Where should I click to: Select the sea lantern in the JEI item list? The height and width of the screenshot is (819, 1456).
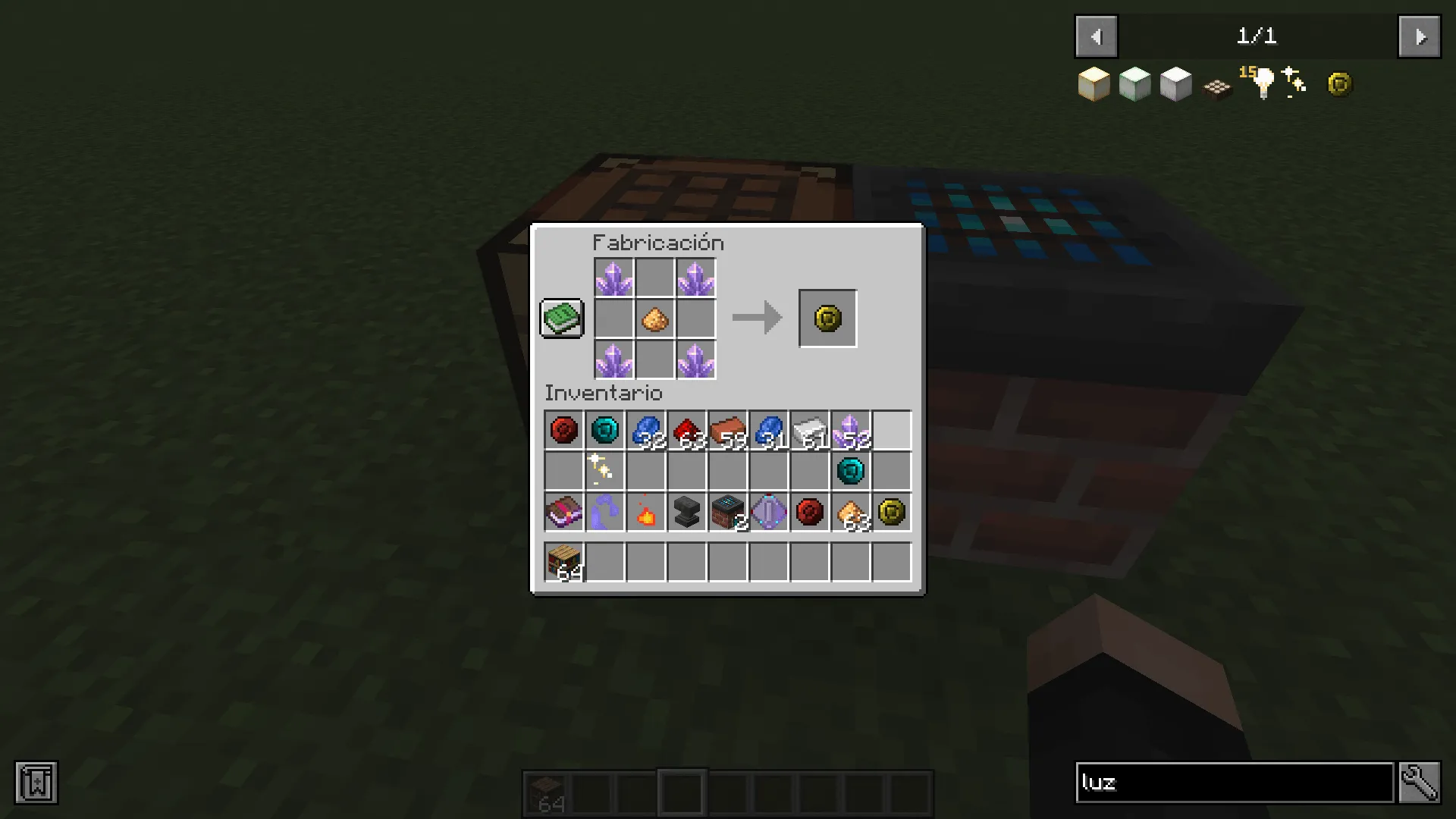click(x=1135, y=83)
